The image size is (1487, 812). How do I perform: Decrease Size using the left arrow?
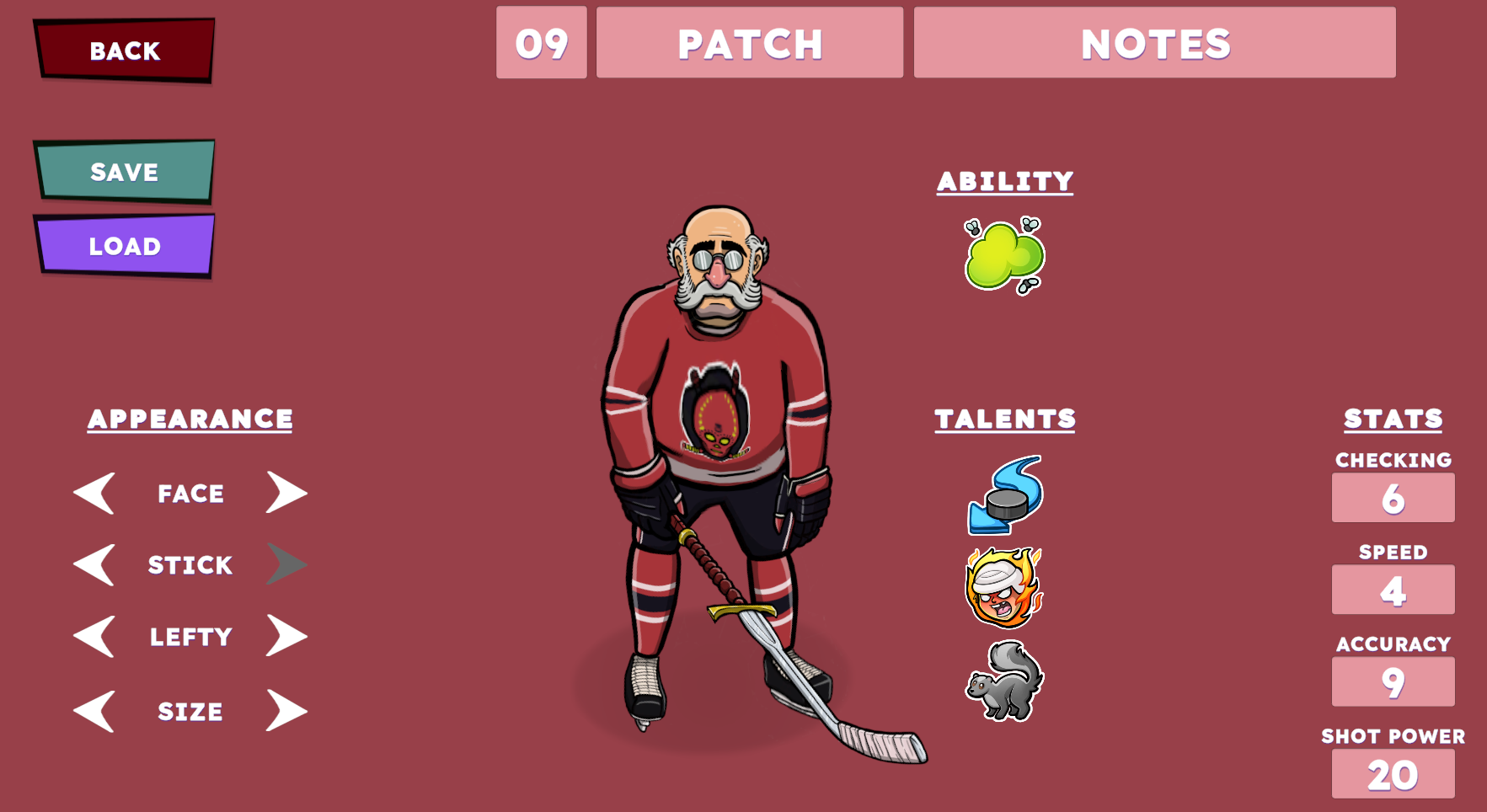pos(95,710)
